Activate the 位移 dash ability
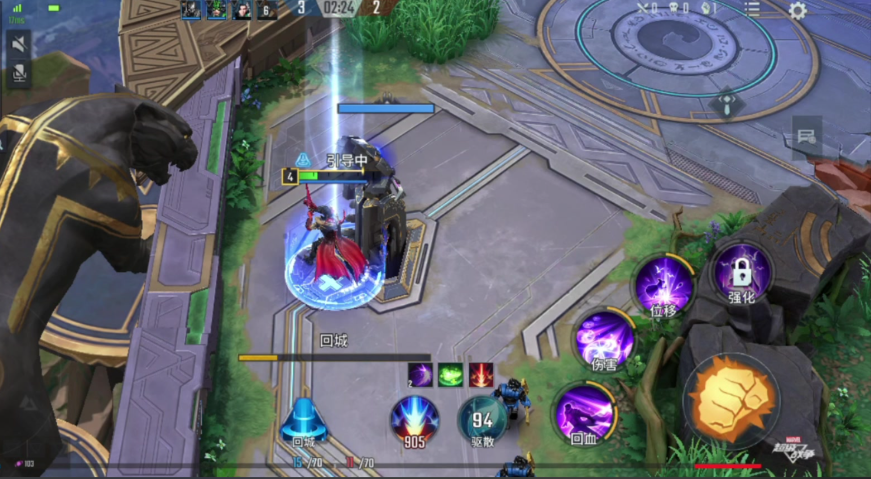Viewport: 871px width, 479px height. click(664, 286)
